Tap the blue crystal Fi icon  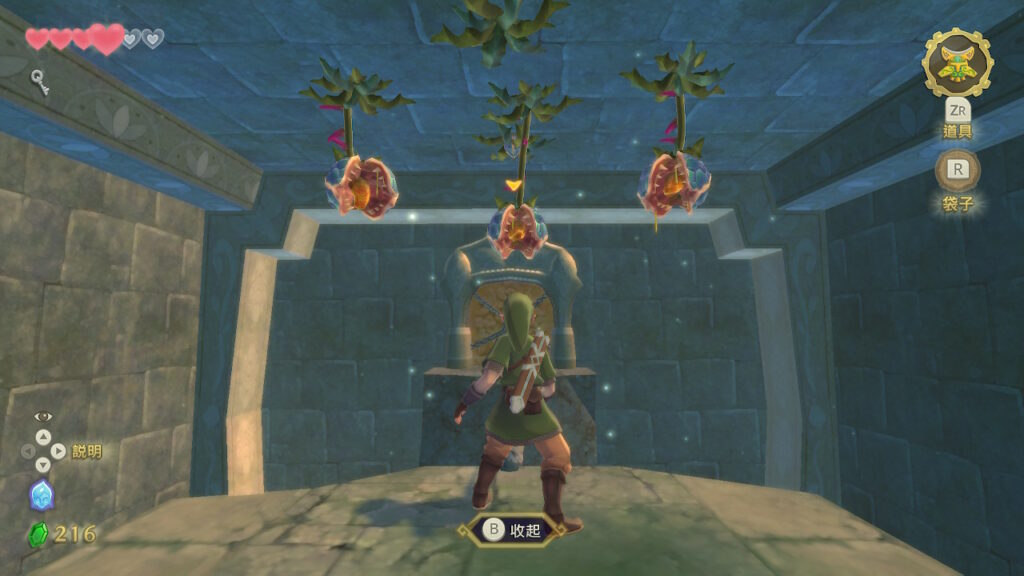41,495
